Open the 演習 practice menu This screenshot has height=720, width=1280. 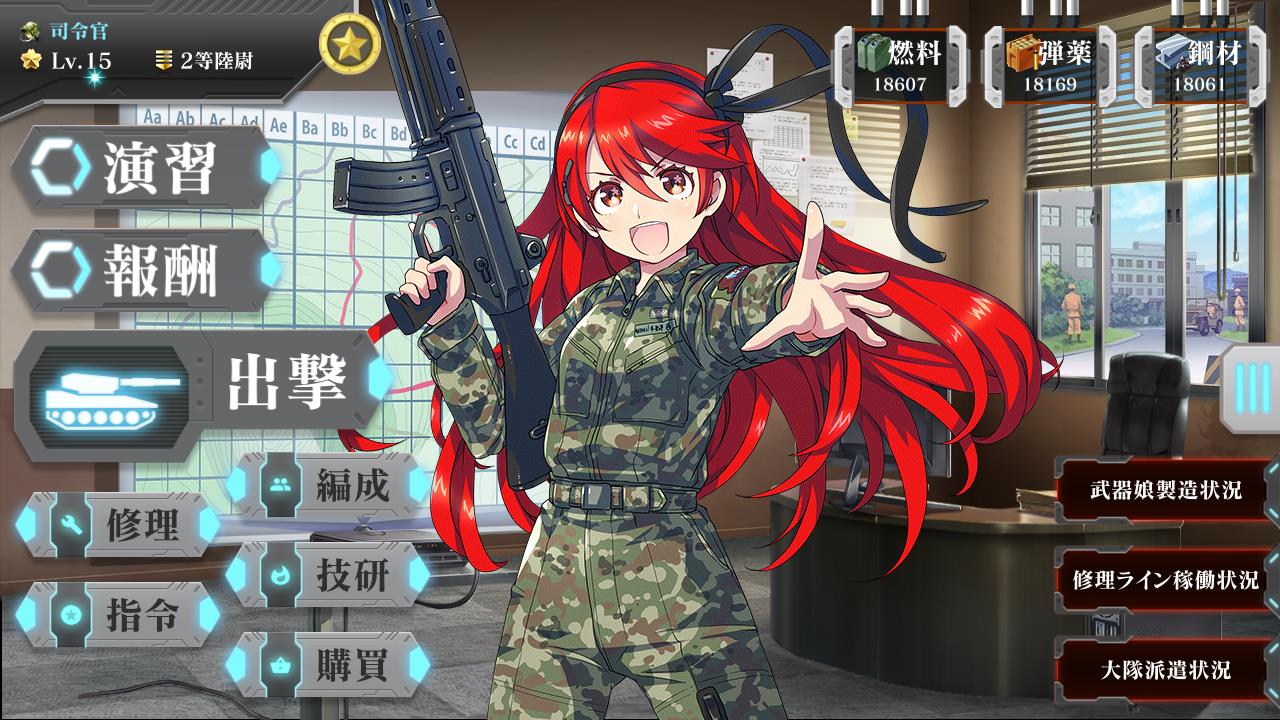pyautogui.click(x=145, y=168)
